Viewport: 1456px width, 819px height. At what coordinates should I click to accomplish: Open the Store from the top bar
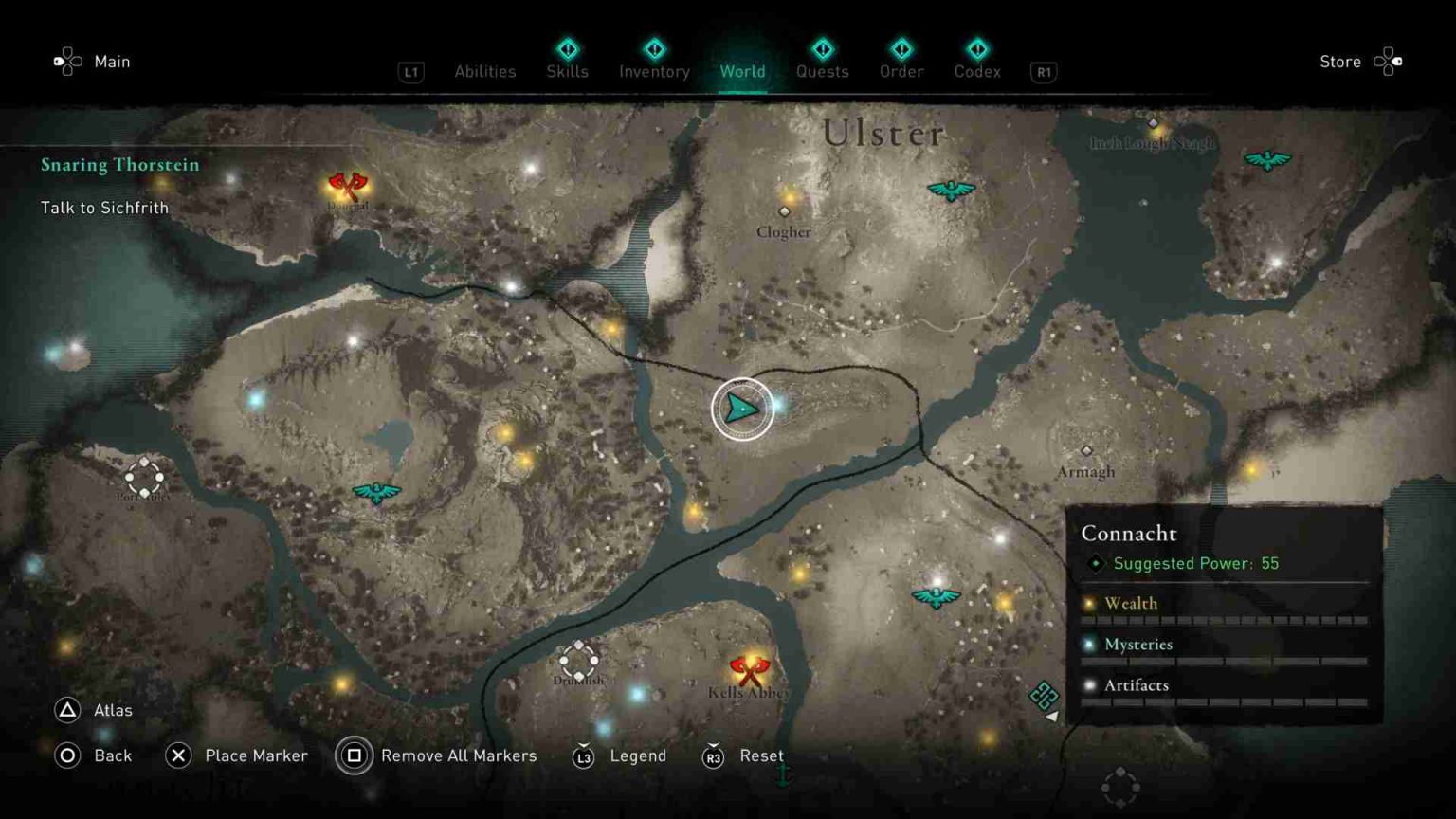coord(1340,62)
